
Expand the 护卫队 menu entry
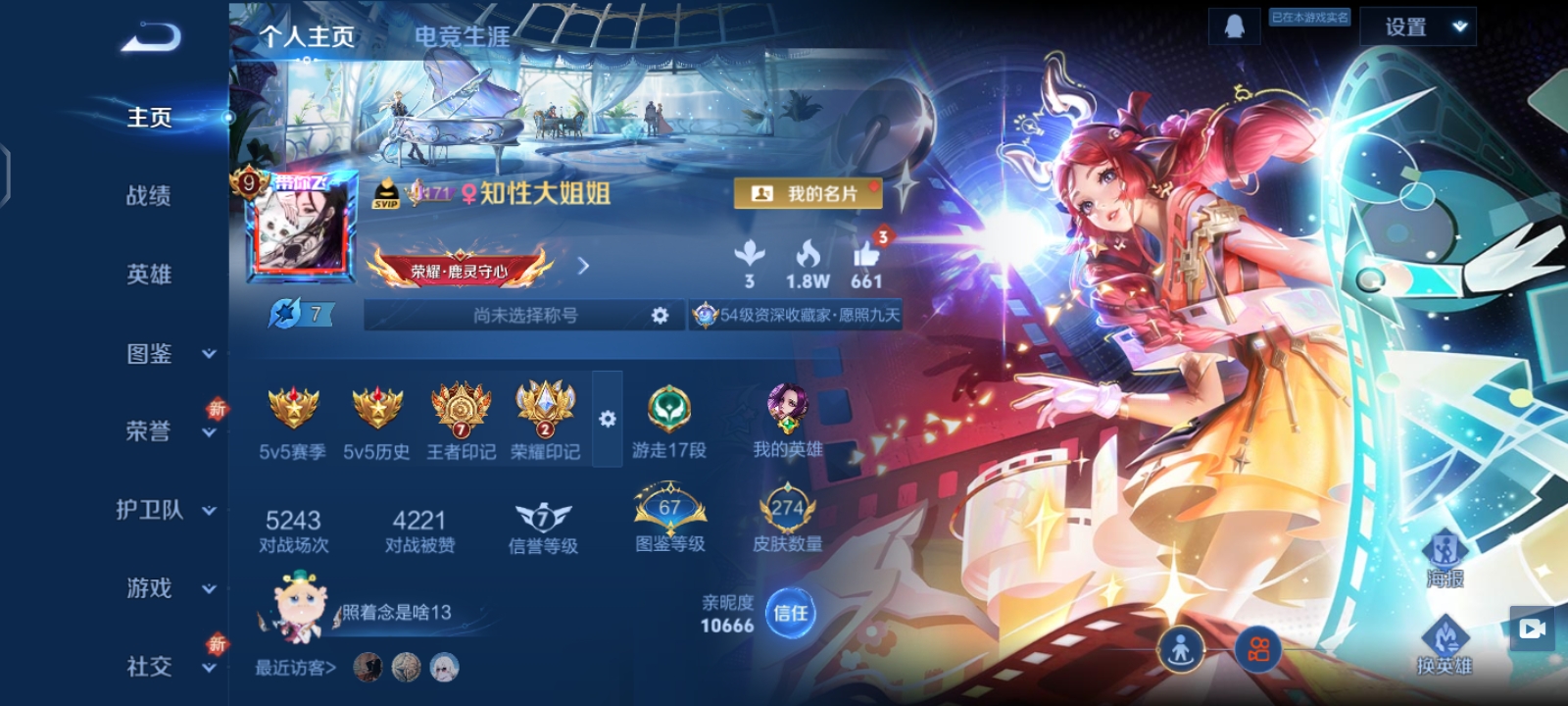pyautogui.click(x=165, y=510)
